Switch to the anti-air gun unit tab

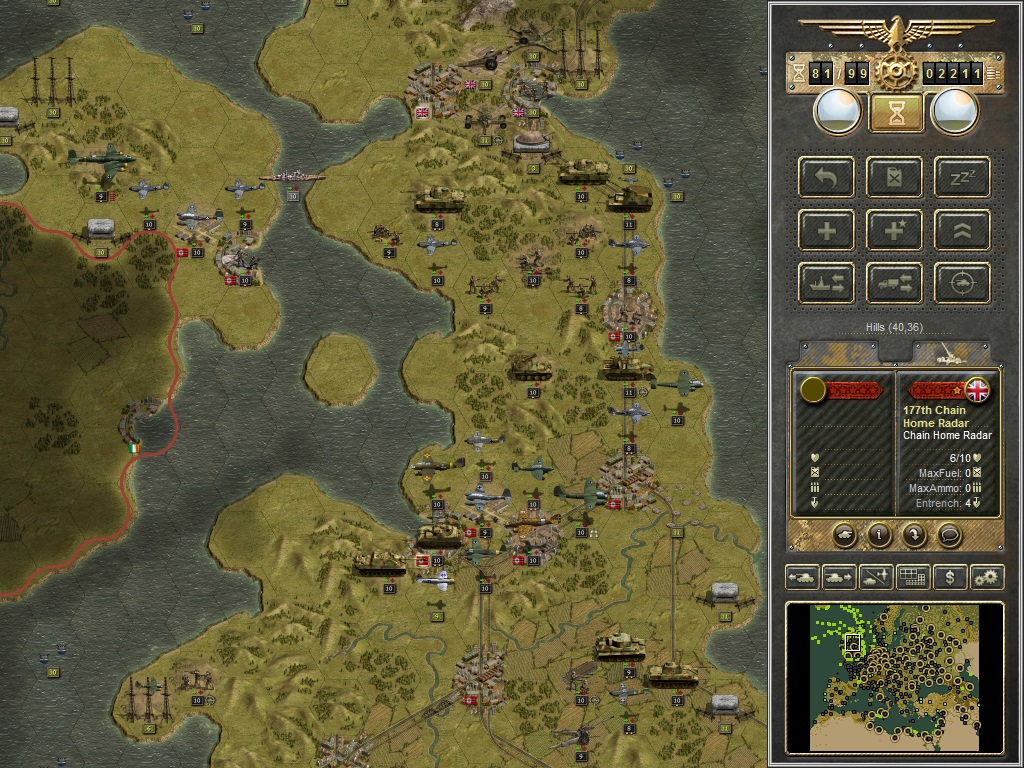(948, 353)
